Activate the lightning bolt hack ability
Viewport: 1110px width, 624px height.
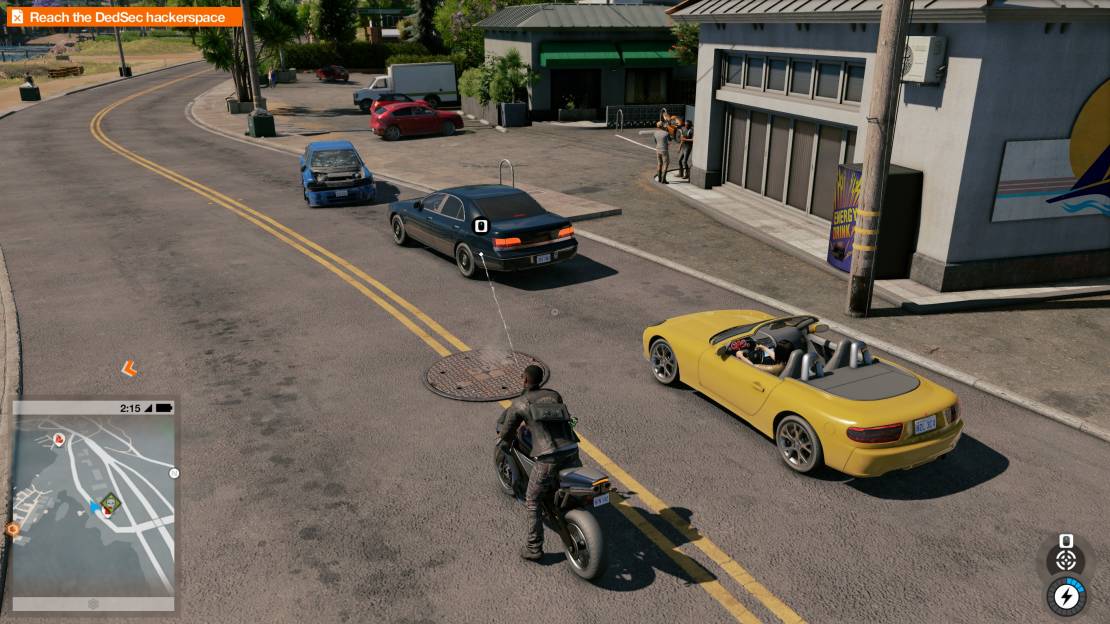pos(1067,596)
